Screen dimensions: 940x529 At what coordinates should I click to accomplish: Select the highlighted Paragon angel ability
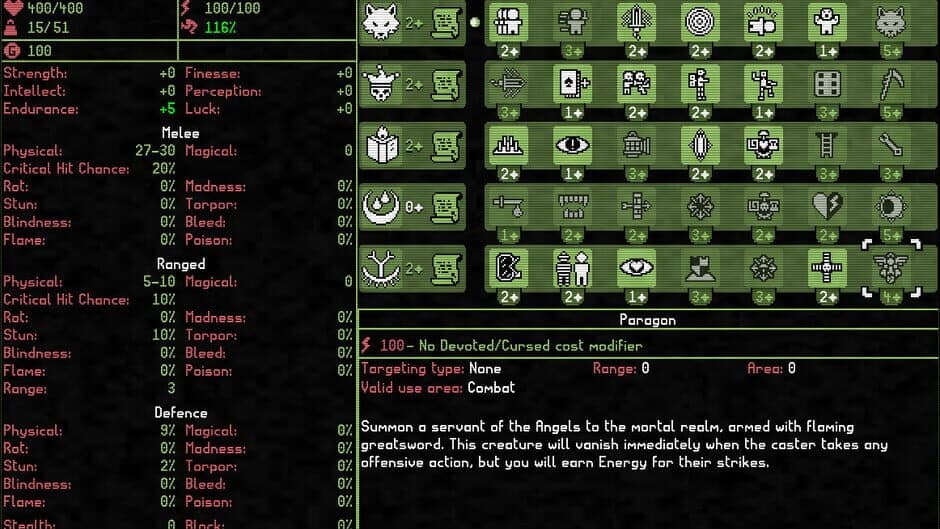890,268
